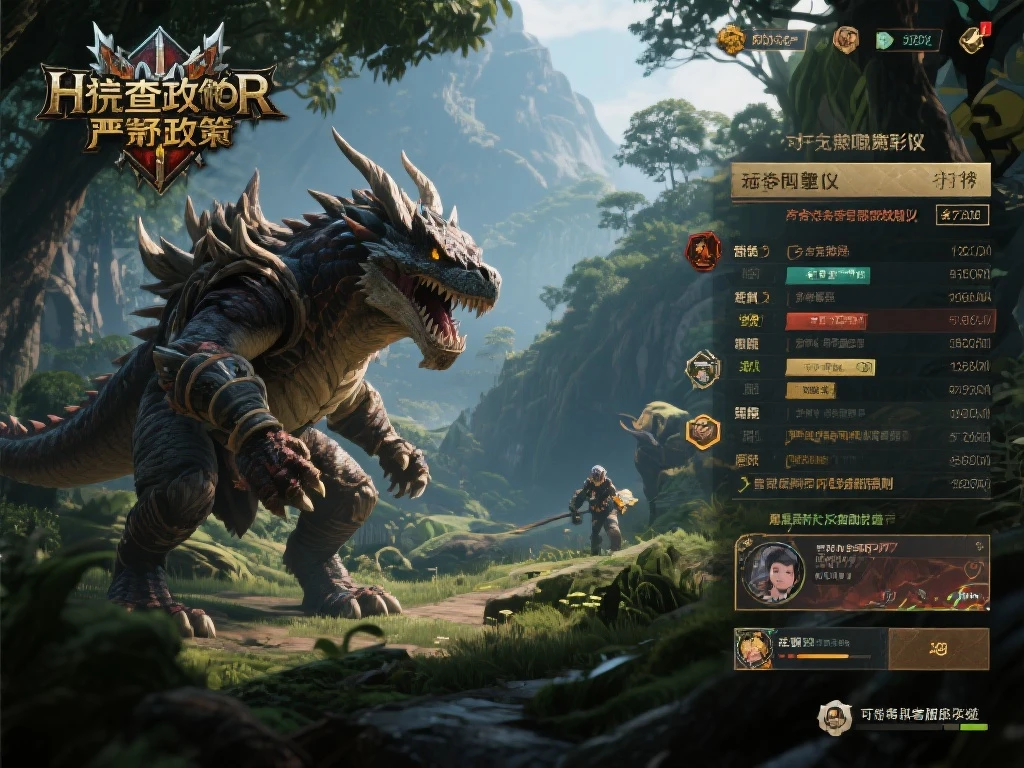Open the character portrait card
Image resolution: width=1024 pixels, height=768 pixels.
pos(861,572)
